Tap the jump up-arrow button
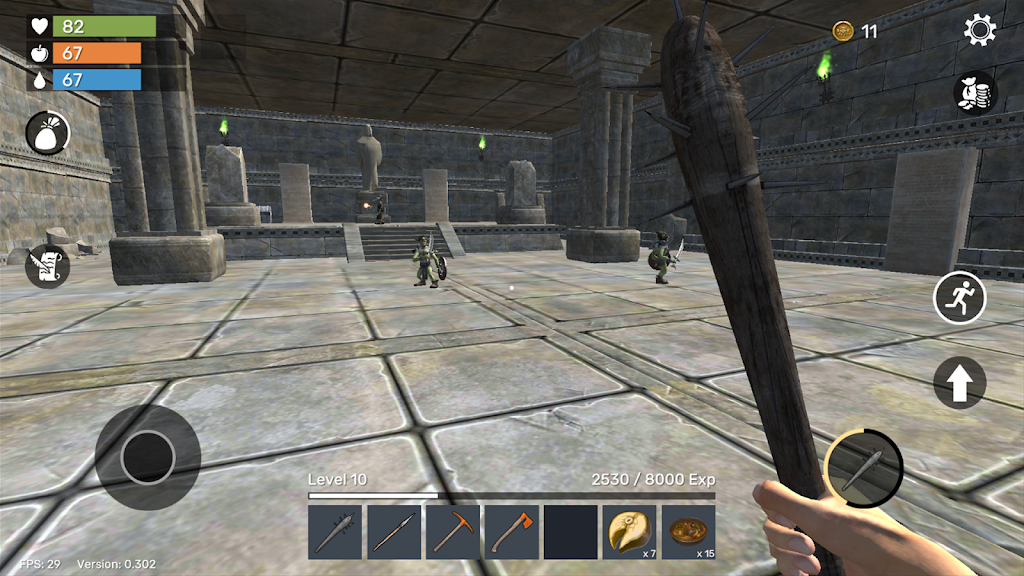This screenshot has width=1024, height=576. 960,382
